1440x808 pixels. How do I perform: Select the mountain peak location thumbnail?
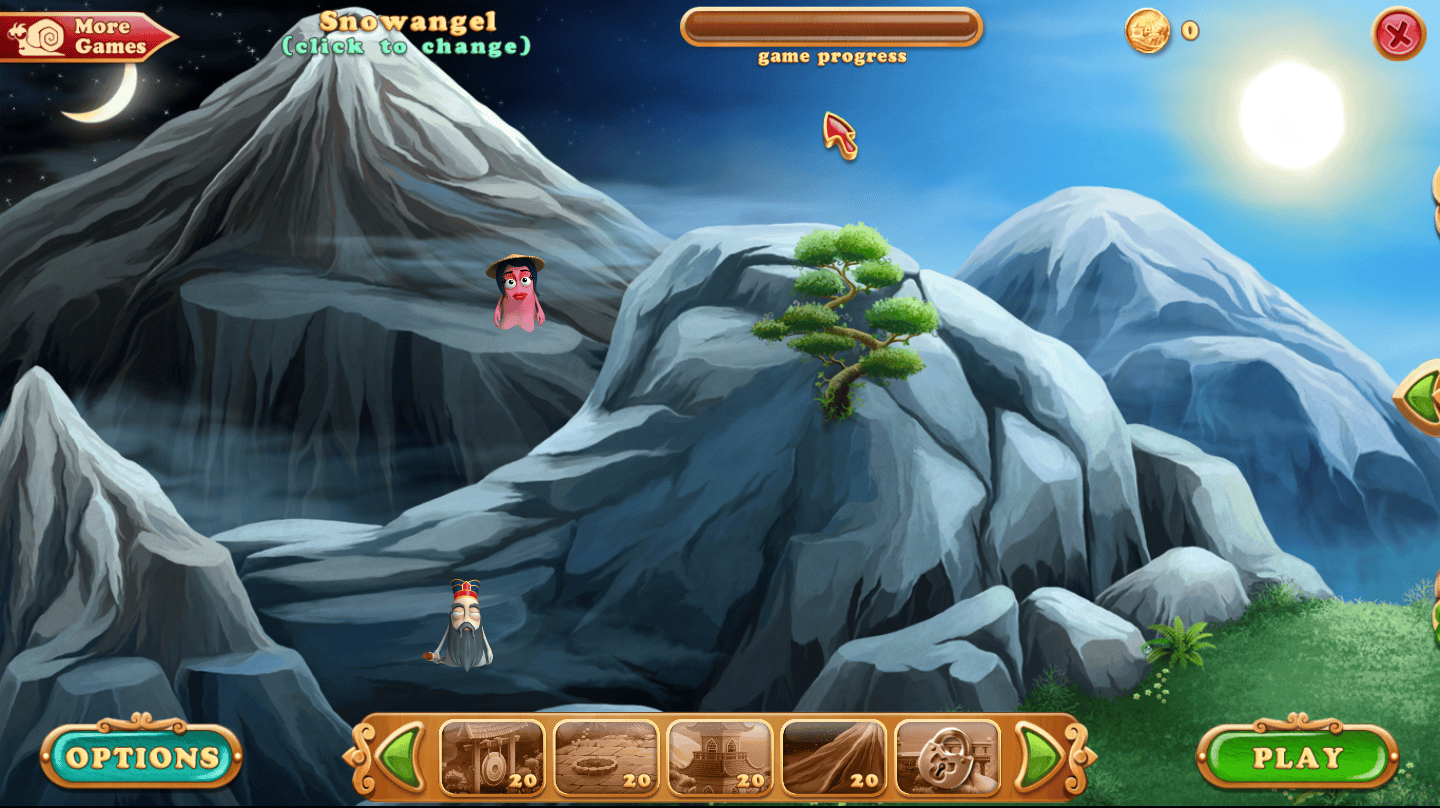pyautogui.click(x=833, y=757)
